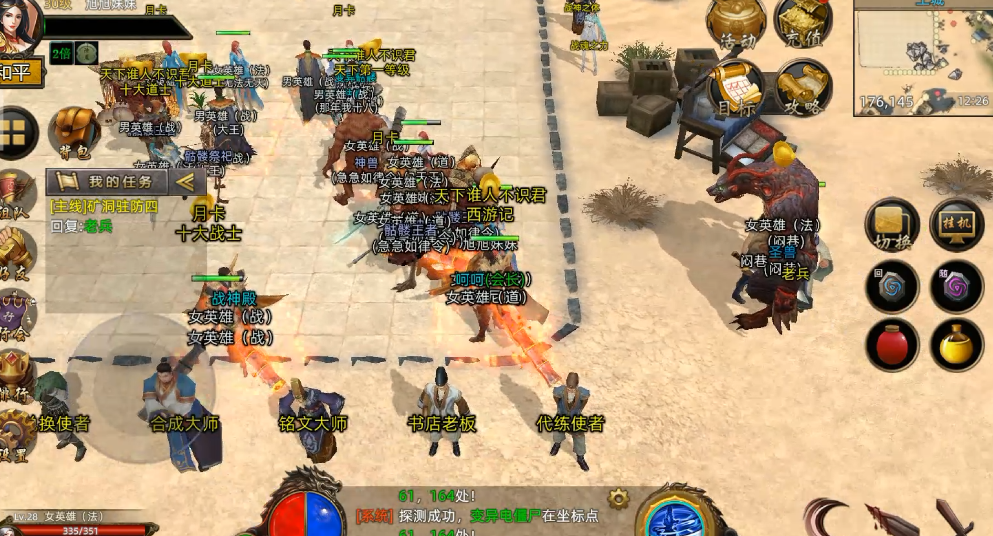Change the 和平 attack mode

[x=20, y=72]
